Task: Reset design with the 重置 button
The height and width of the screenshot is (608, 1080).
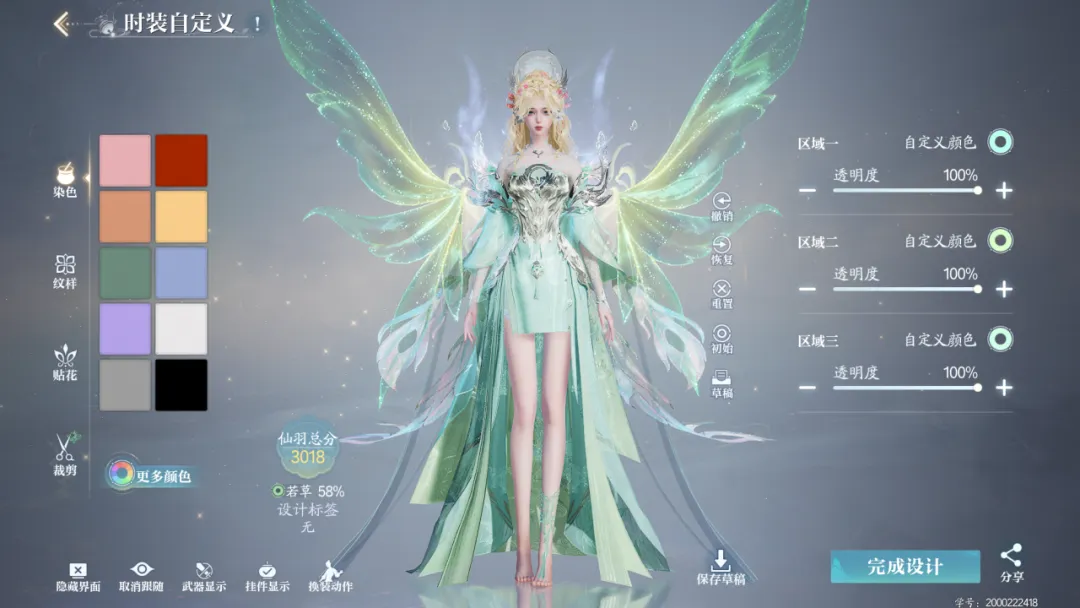Action: tap(721, 293)
